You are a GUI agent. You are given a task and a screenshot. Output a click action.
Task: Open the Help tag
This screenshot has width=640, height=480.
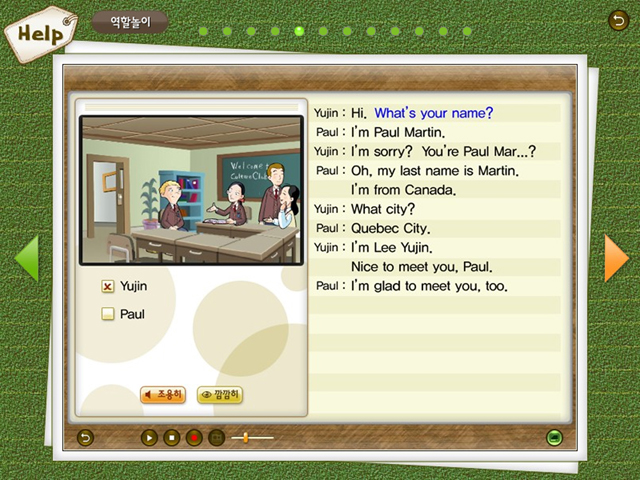click(40, 31)
